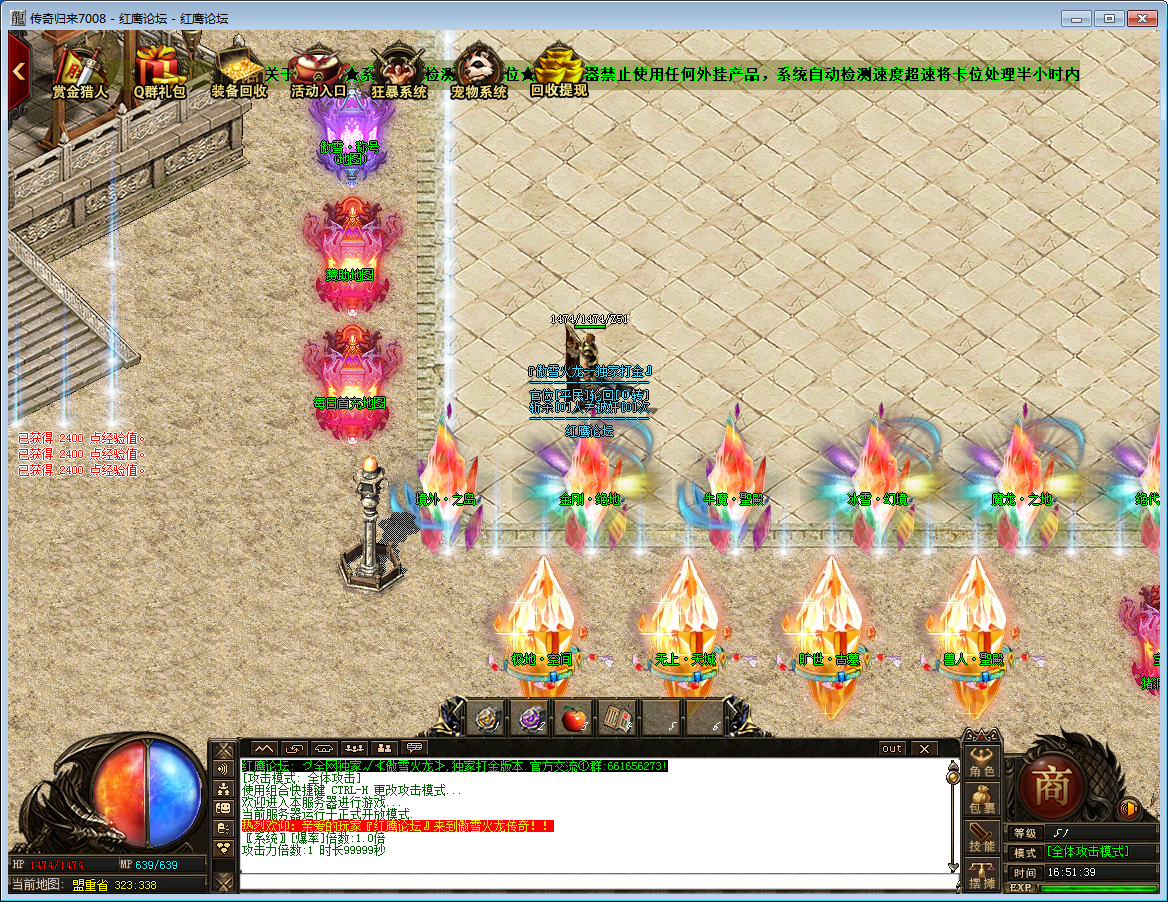Open the 回收提现 gold ingot icon

click(559, 70)
